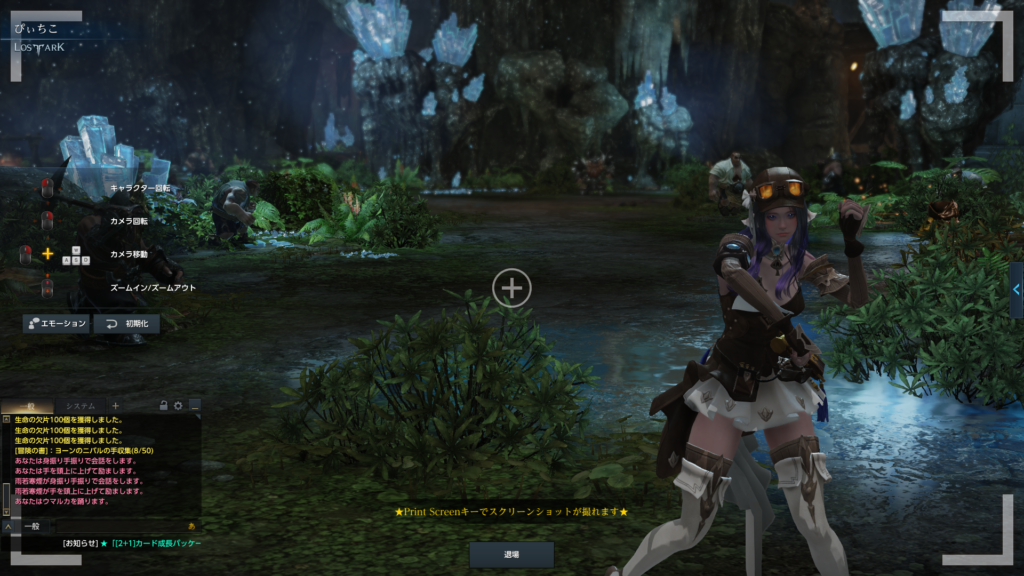
Task: Reset the camera with 初期化
Action: coord(126,323)
